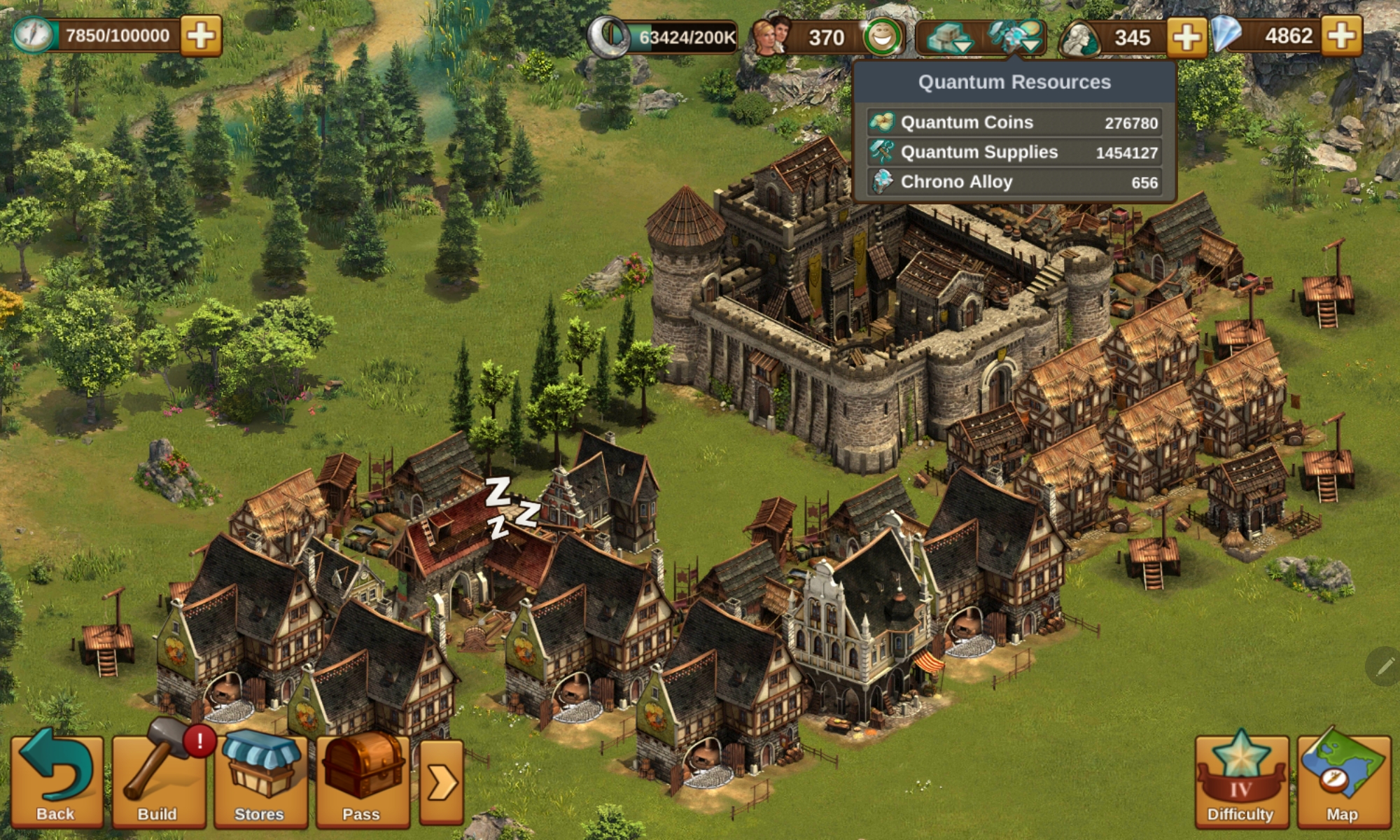Screen dimensions: 1400x840
Task: Go back using the Back button
Action: 56,780
